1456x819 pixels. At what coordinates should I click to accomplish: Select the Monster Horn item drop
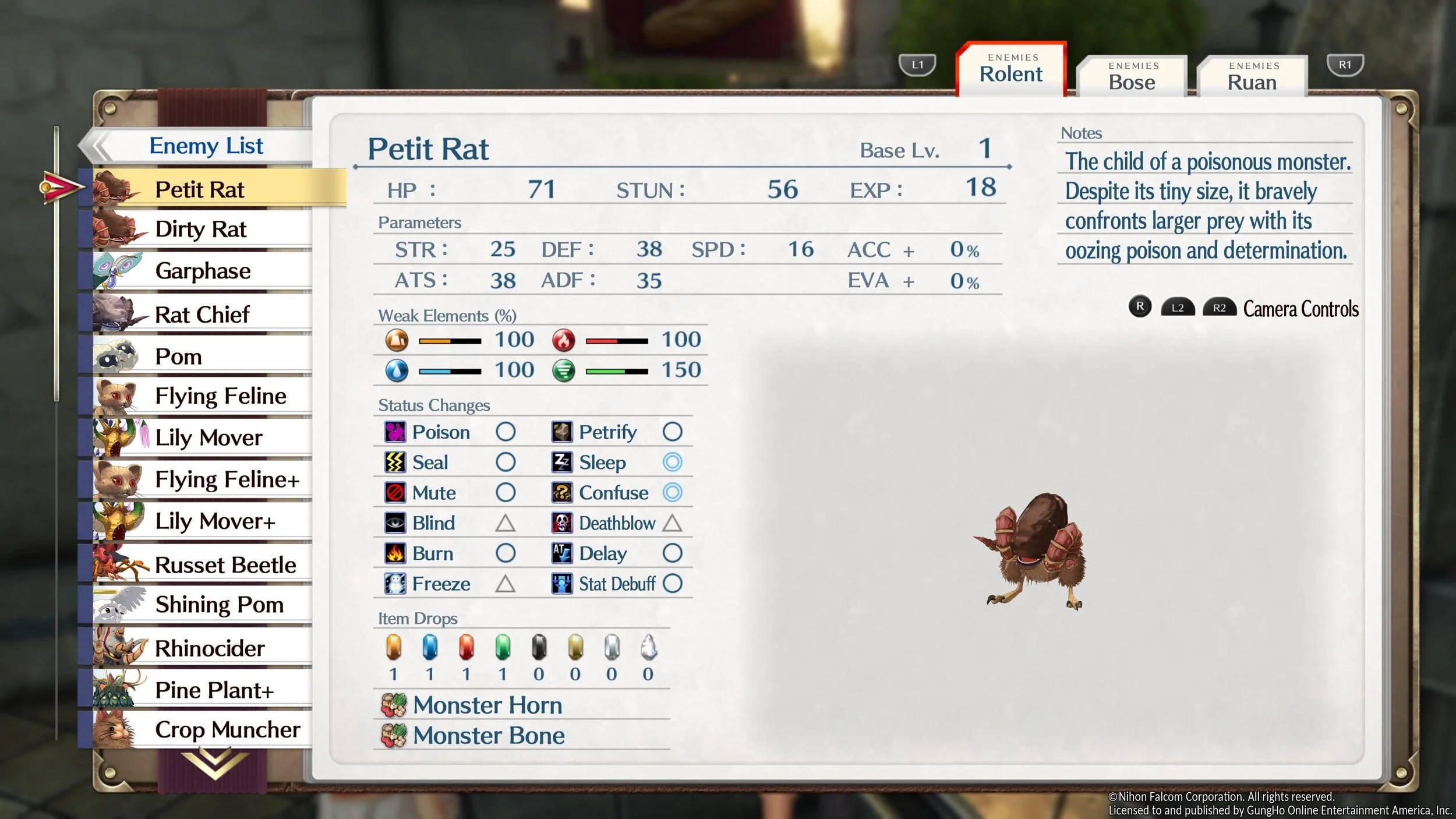(x=487, y=705)
